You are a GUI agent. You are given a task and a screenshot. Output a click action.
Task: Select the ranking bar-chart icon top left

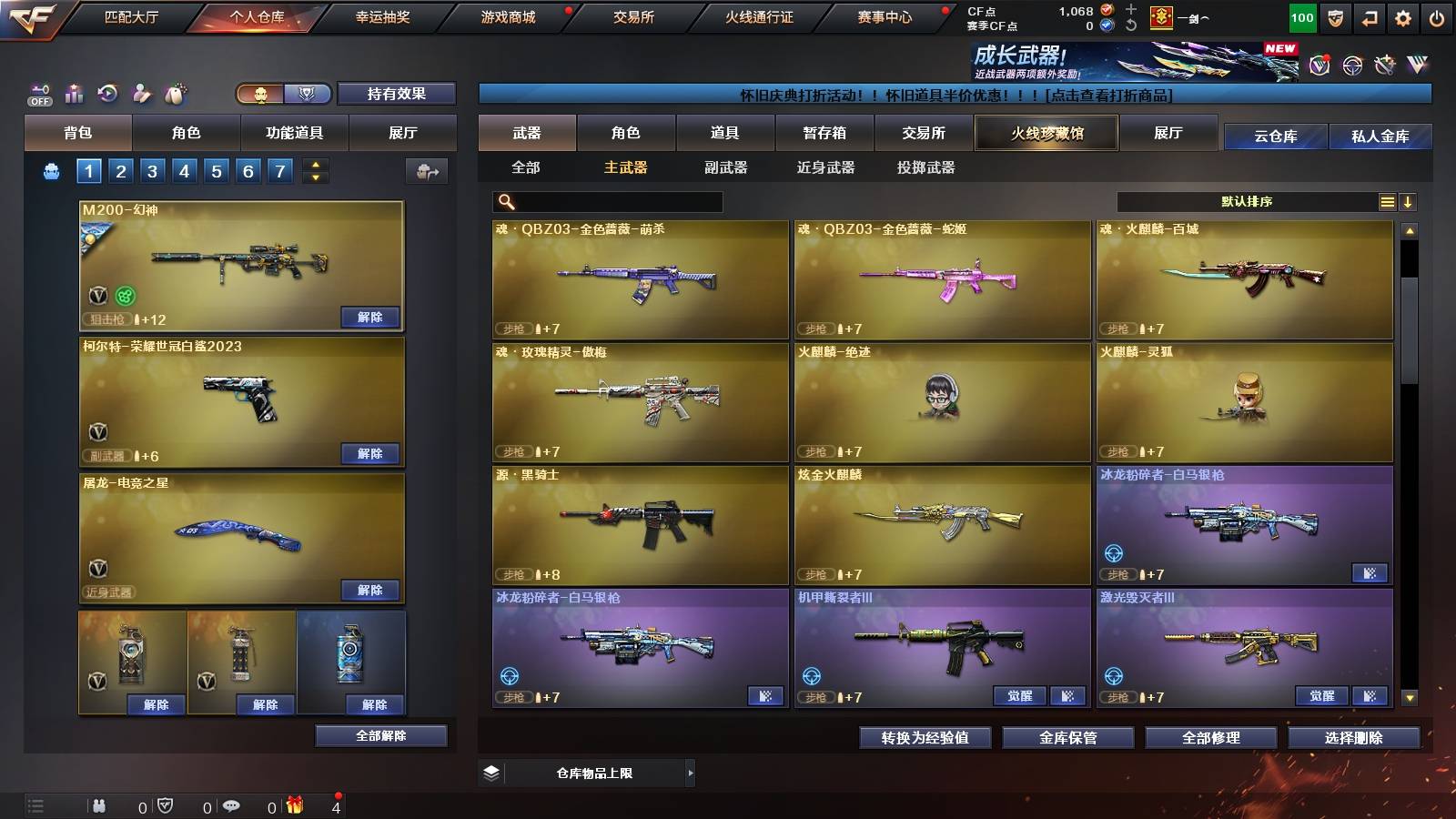pos(73,92)
